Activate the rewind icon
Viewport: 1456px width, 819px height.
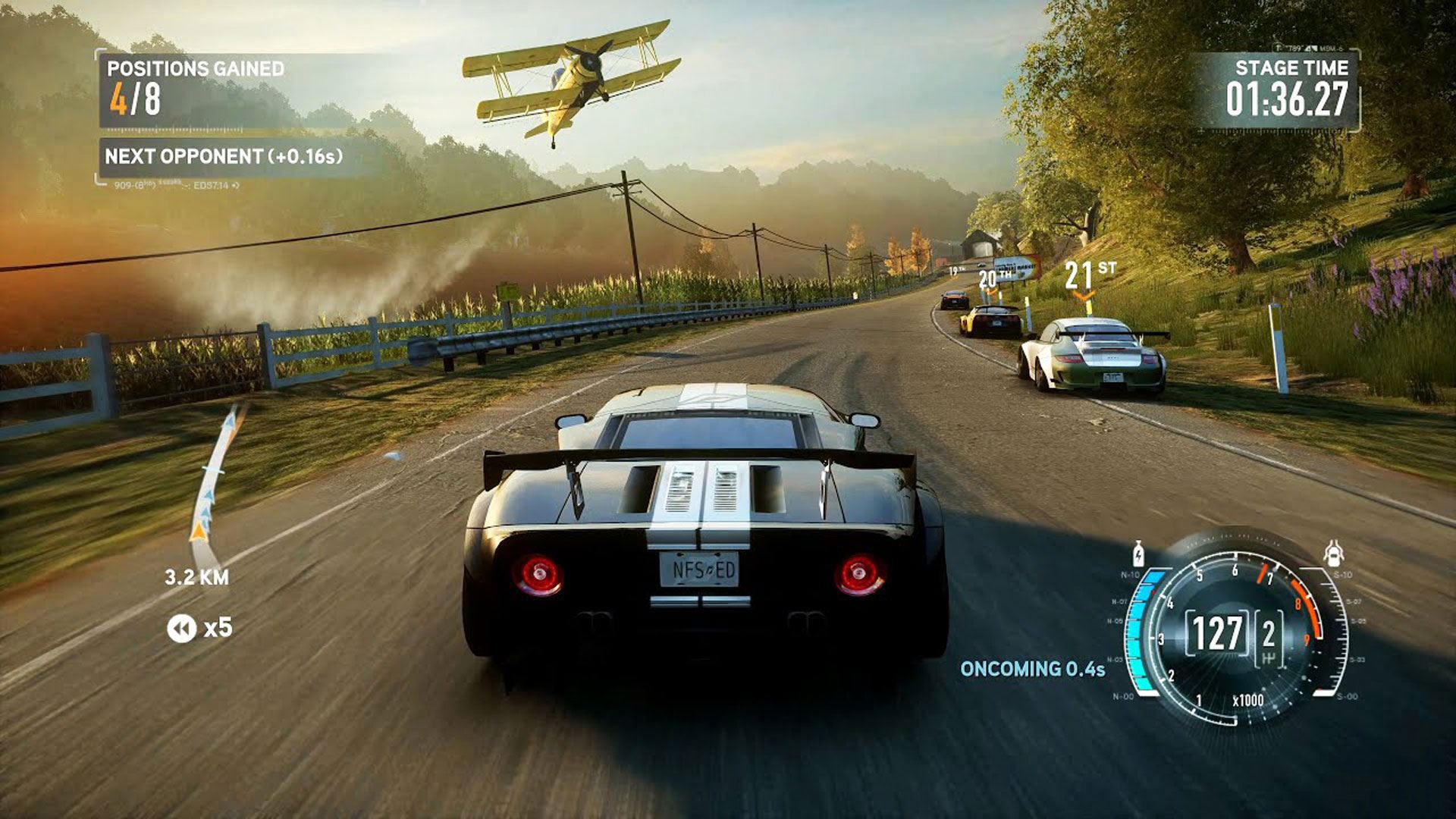pyautogui.click(x=181, y=628)
